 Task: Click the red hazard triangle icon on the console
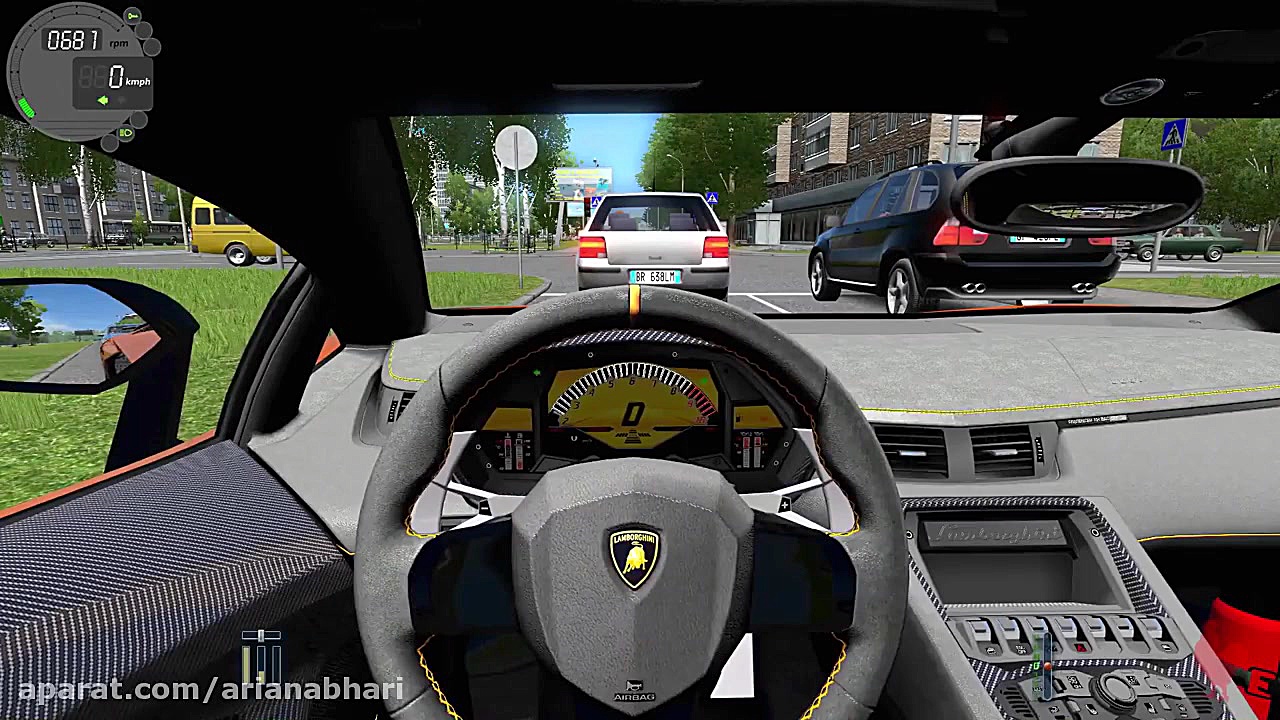coord(1080,646)
